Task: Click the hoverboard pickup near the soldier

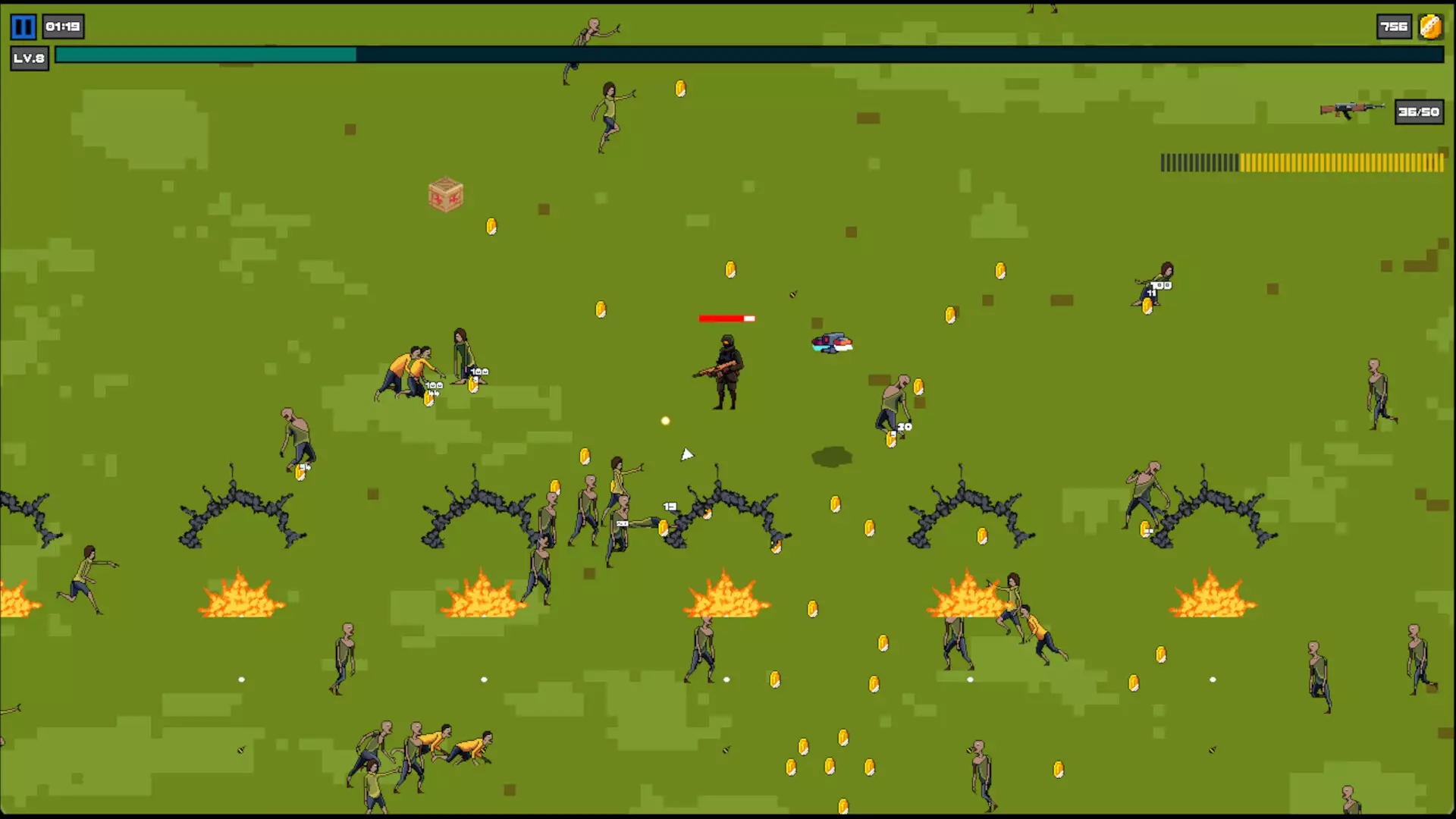Action: pyautogui.click(x=831, y=343)
